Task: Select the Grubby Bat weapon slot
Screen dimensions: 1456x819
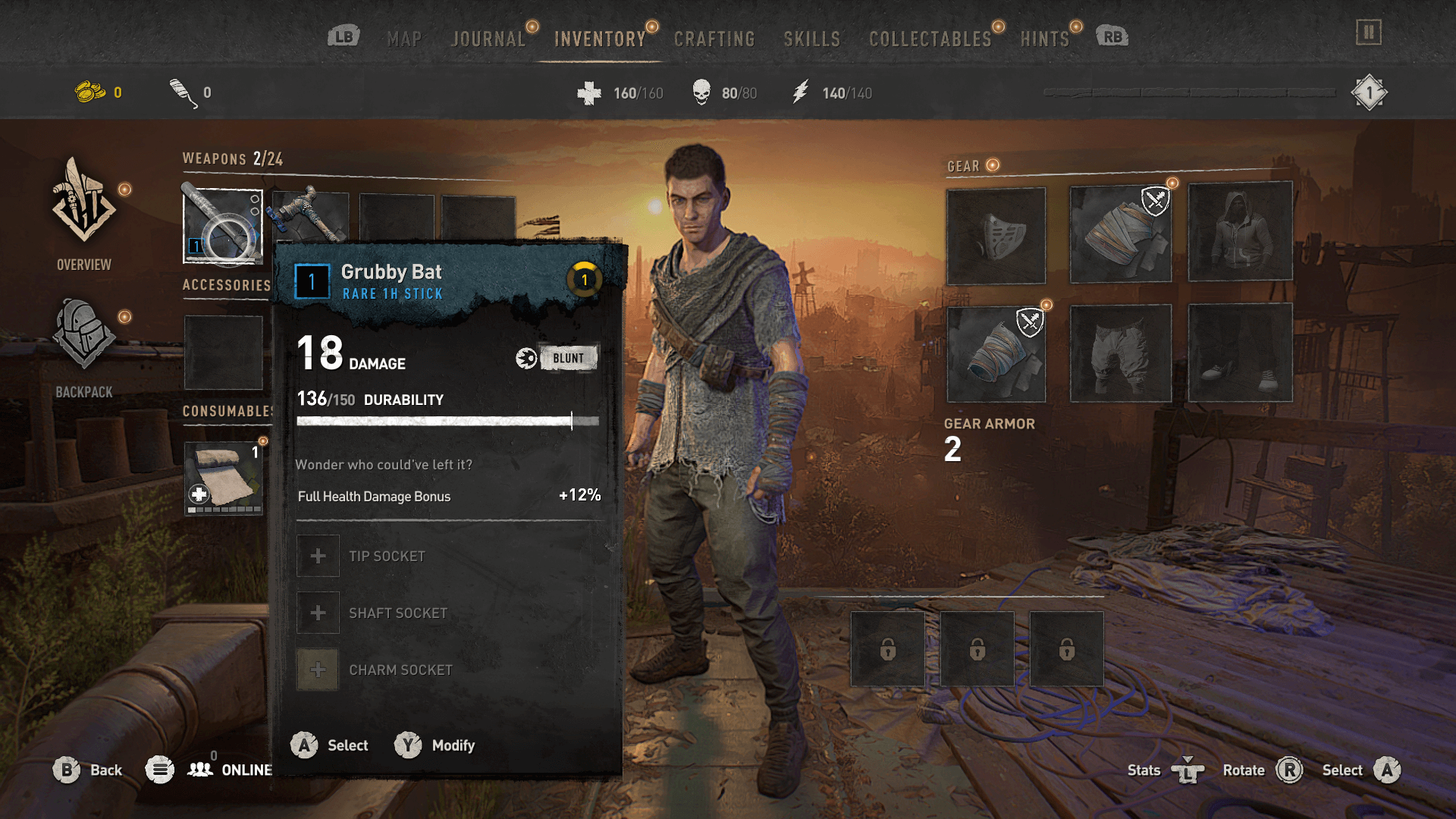Action: [223, 226]
